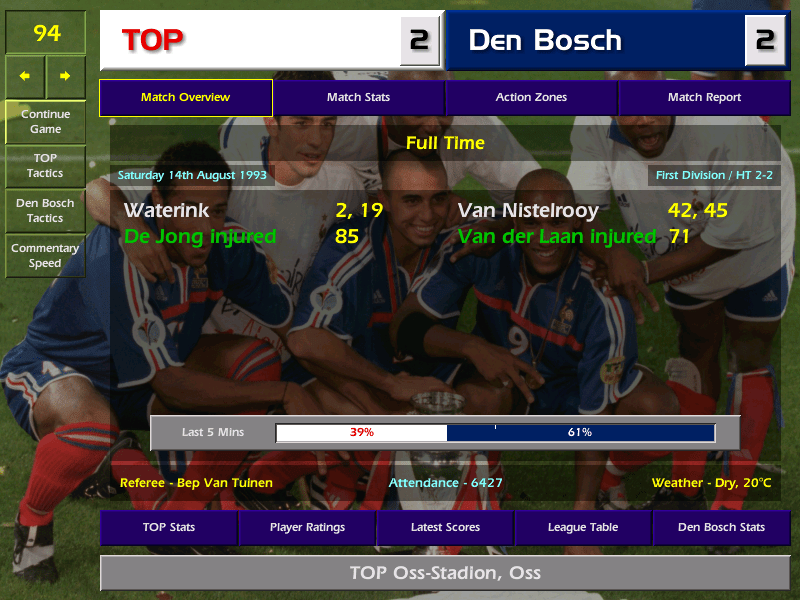Show the Action Zones tab
This screenshot has height=600, width=800.
[531, 98]
